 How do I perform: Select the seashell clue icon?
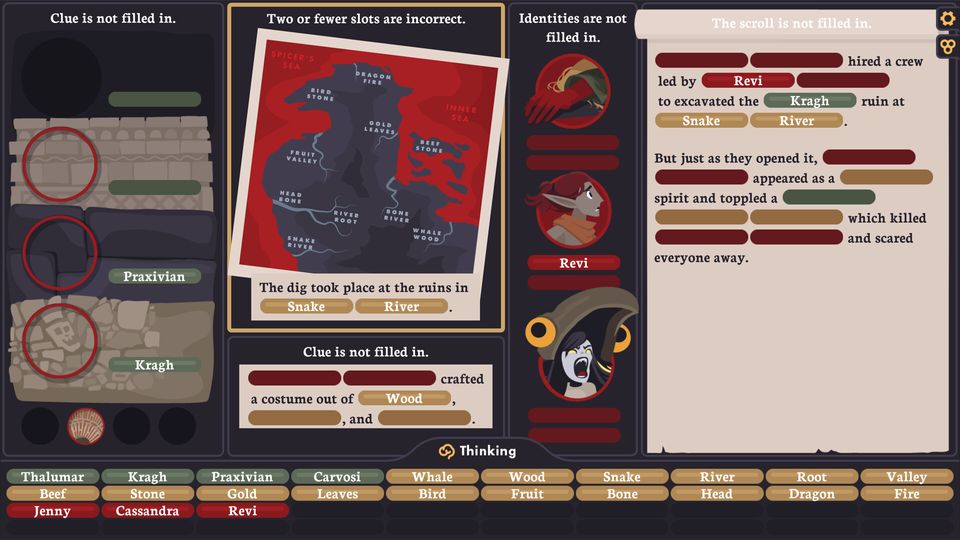tap(86, 426)
